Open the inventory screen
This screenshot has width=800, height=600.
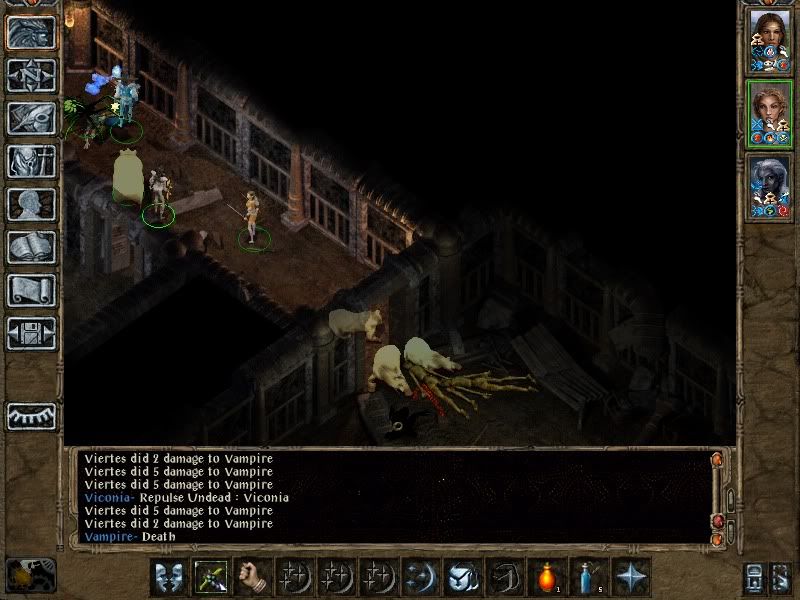tap(31, 161)
